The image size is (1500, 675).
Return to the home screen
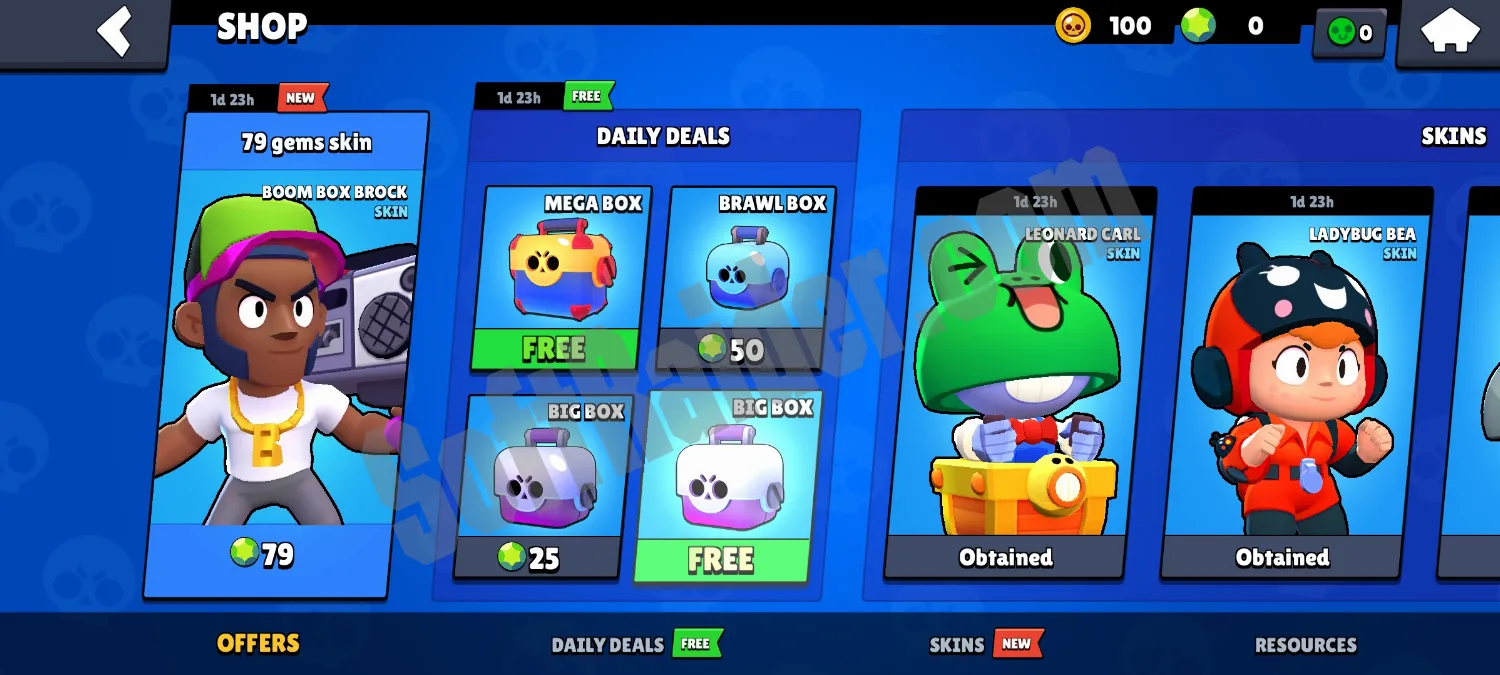(1450, 31)
